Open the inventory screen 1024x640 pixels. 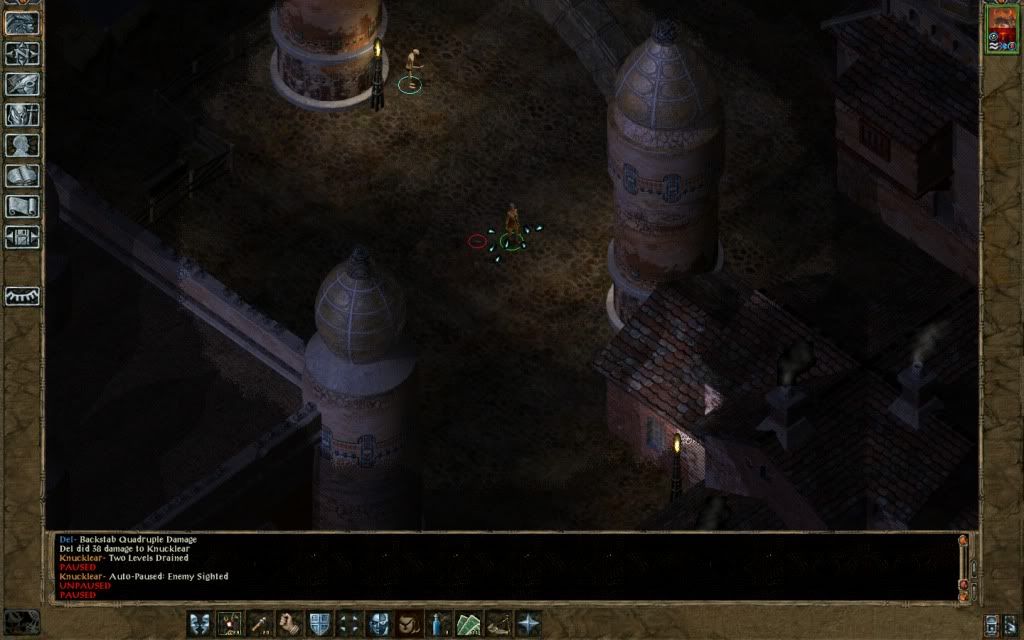coord(22,115)
